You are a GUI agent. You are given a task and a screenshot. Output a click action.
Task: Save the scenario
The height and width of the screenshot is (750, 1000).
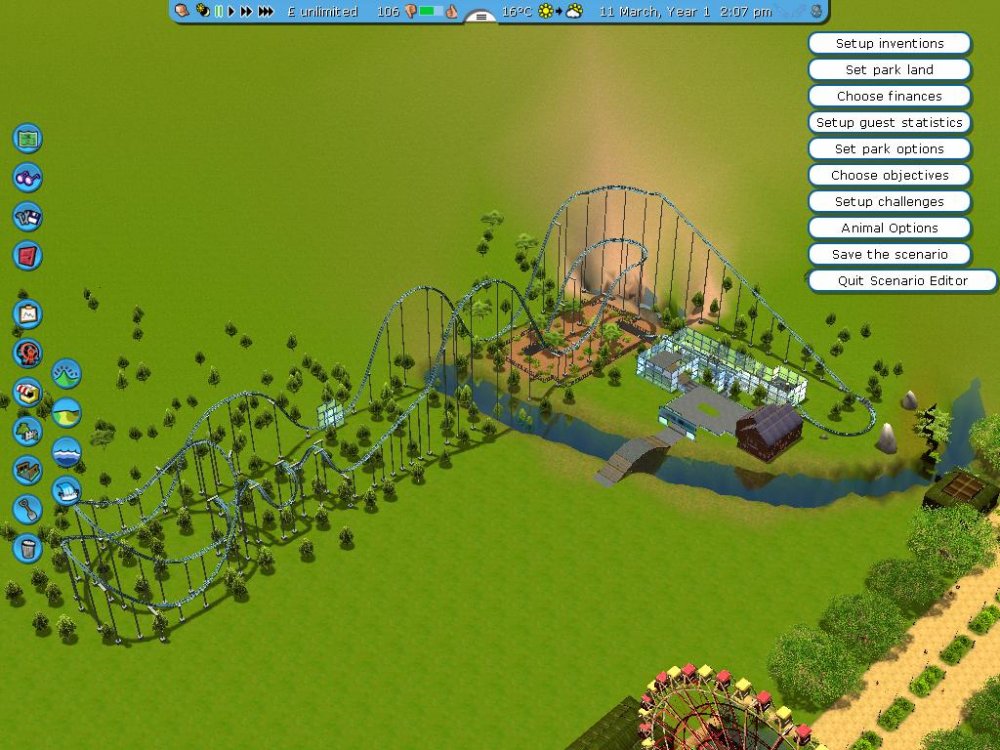pyautogui.click(x=889, y=254)
